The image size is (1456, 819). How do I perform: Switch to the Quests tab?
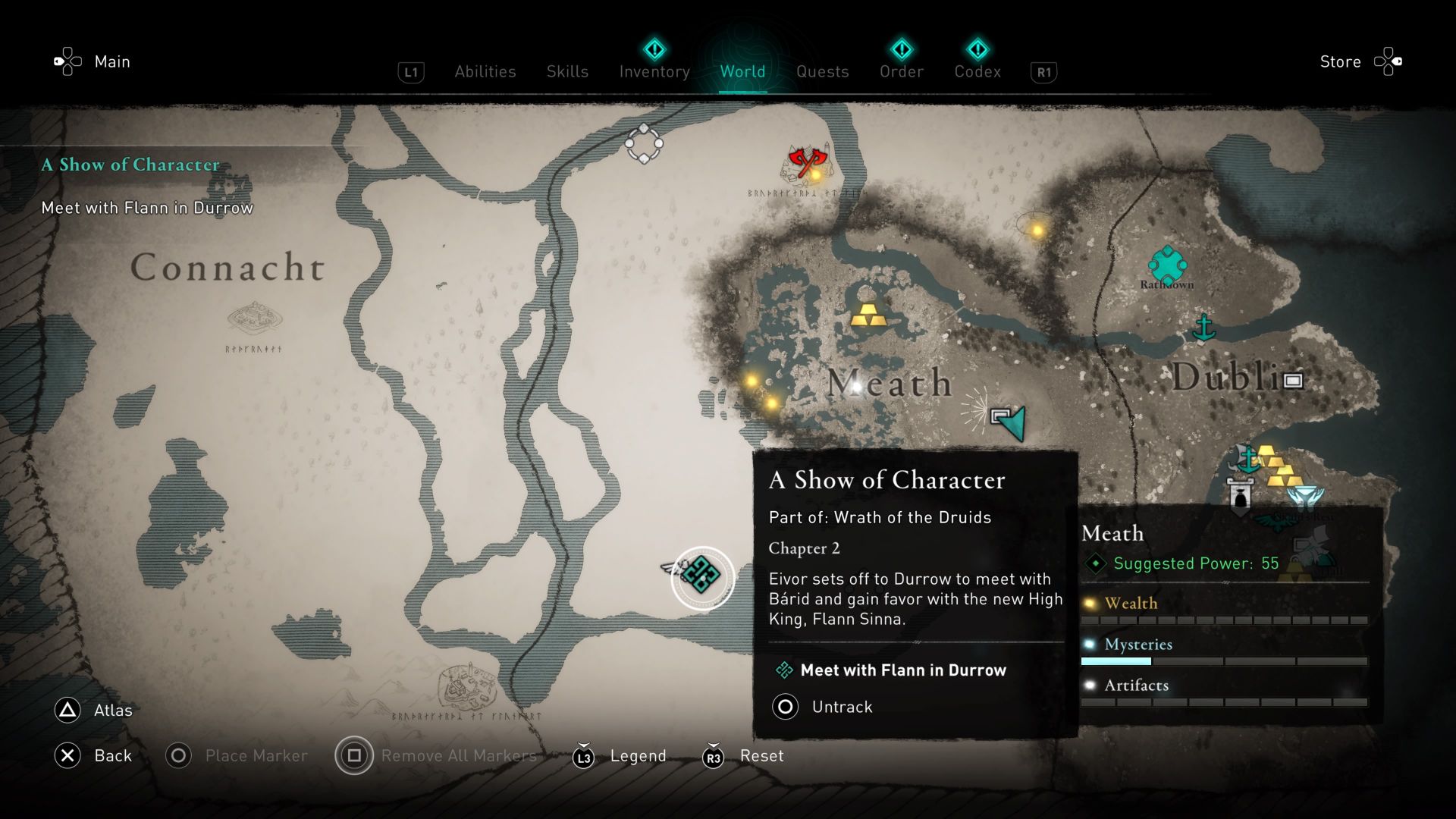coord(823,71)
